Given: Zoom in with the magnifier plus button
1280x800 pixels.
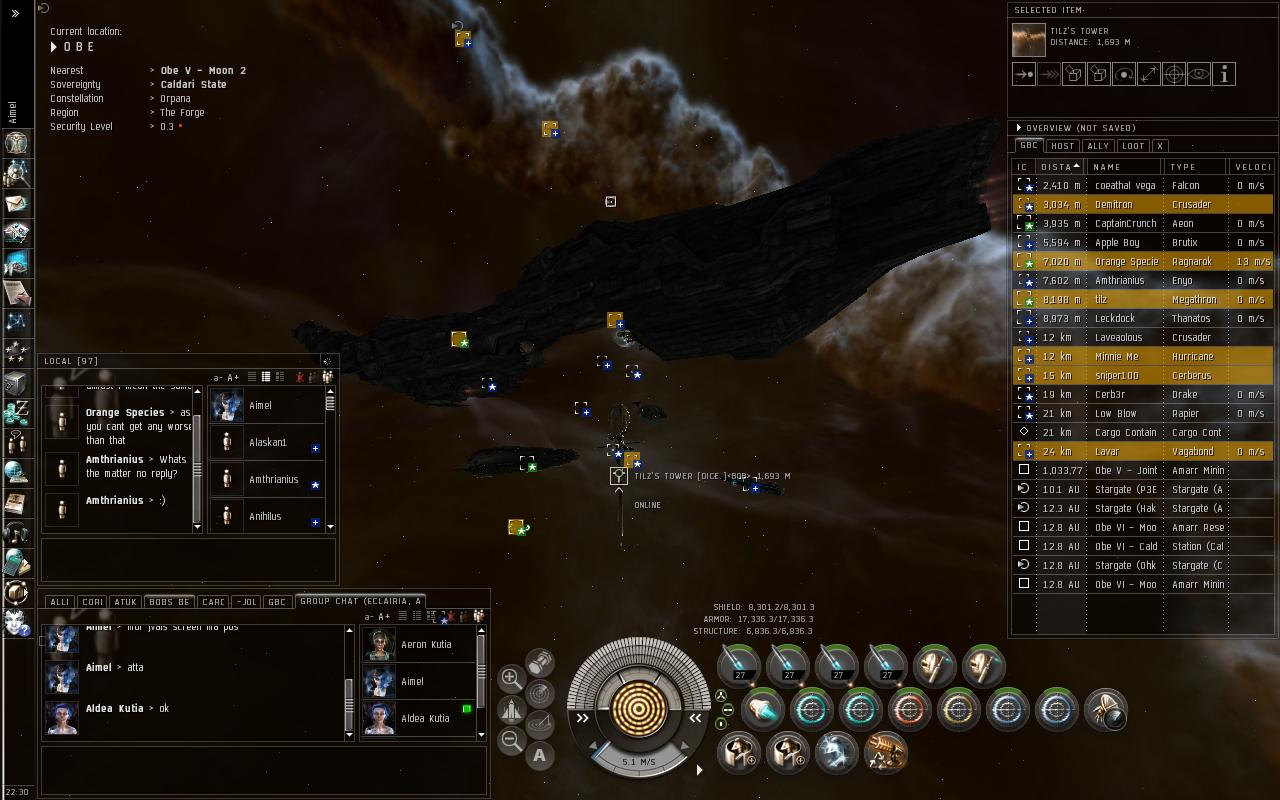Looking at the screenshot, I should [511, 678].
